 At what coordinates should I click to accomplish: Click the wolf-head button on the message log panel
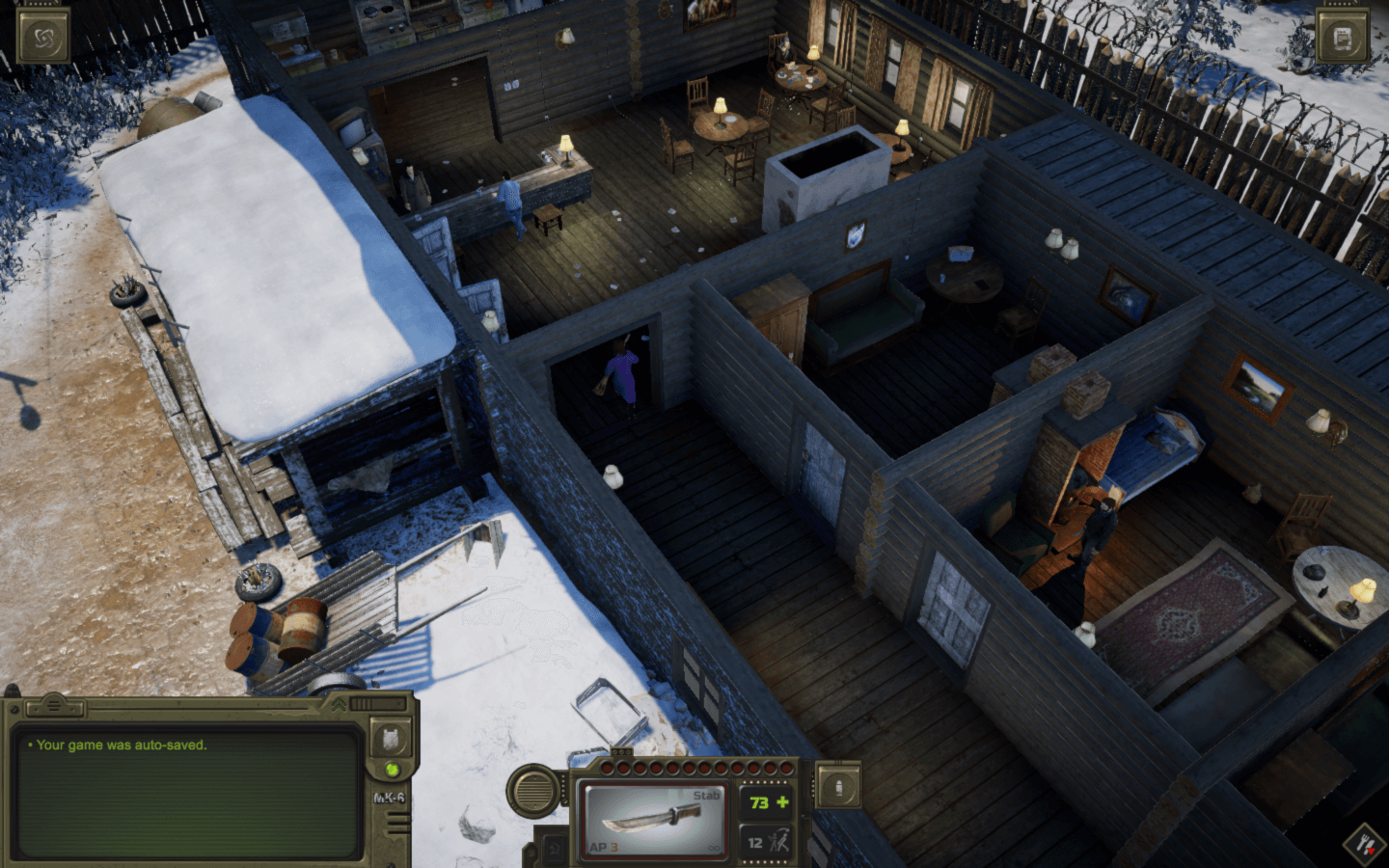(392, 740)
